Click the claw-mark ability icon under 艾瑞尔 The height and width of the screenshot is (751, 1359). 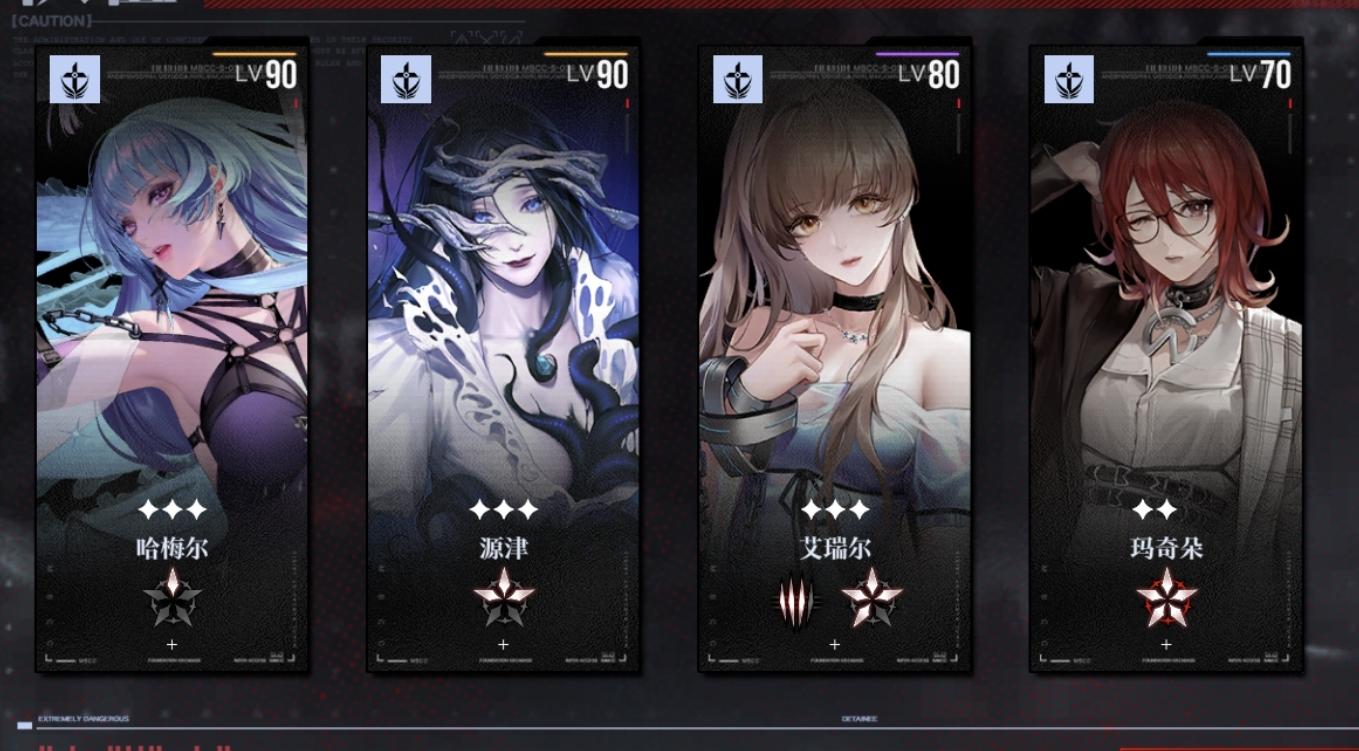pos(794,596)
